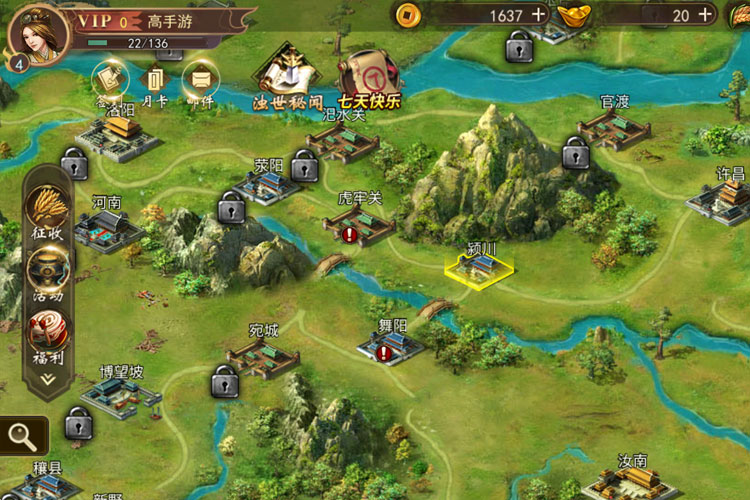Select the 舞阳 city on the map

point(392,346)
